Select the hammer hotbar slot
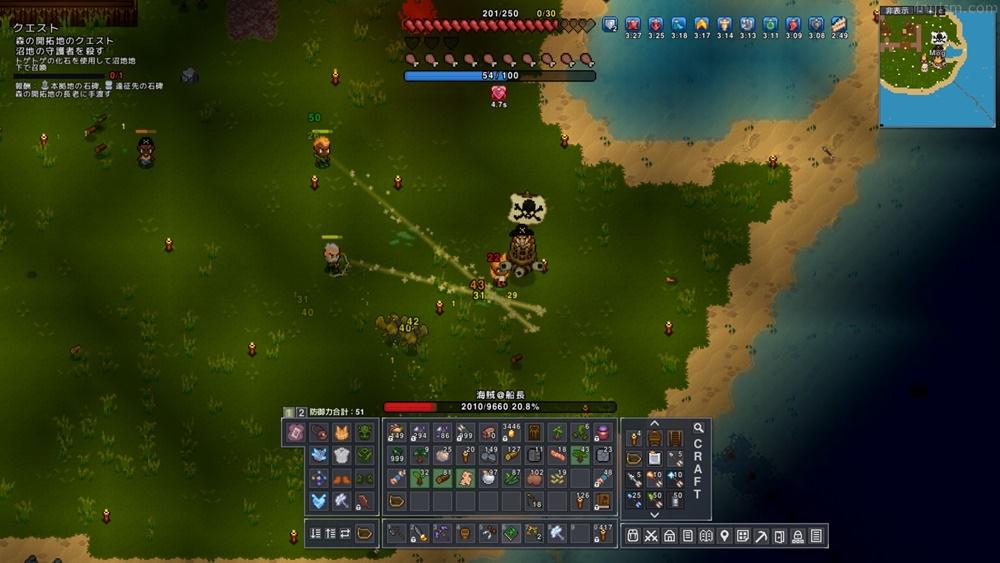 pyautogui.click(x=557, y=533)
